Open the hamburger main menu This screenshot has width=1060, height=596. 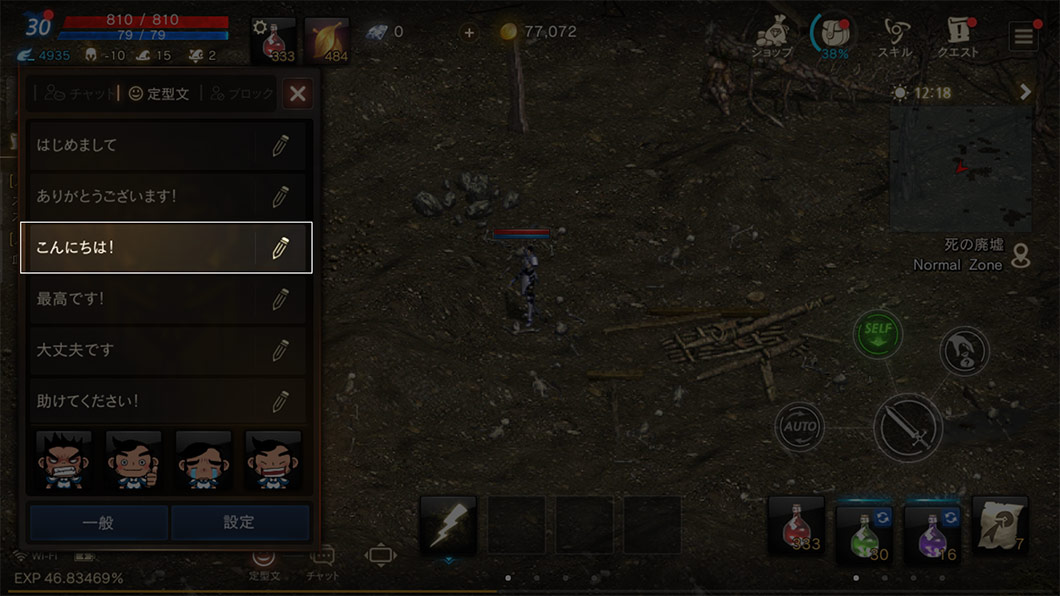coord(1023,38)
